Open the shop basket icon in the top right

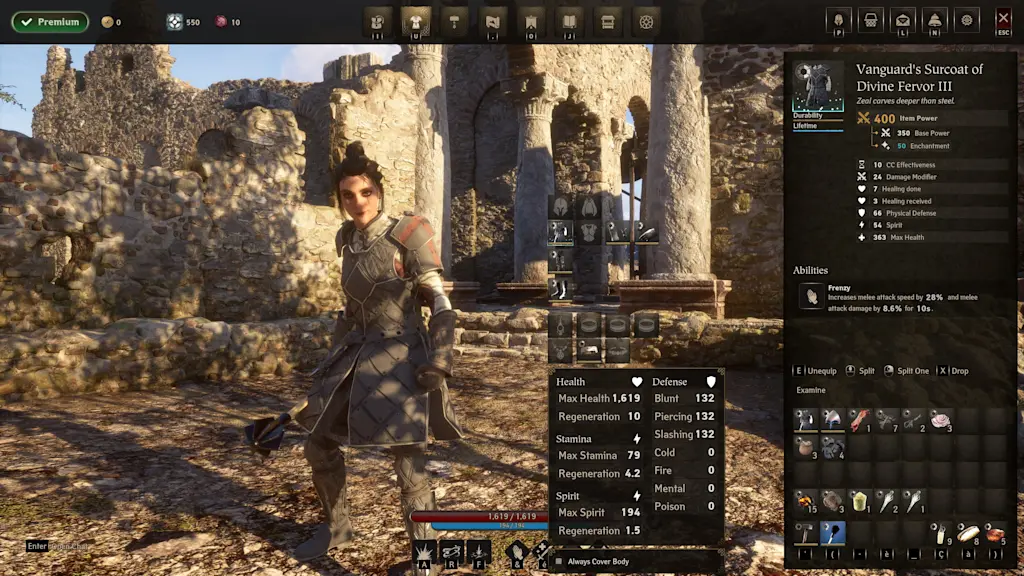pyautogui.click(x=871, y=20)
